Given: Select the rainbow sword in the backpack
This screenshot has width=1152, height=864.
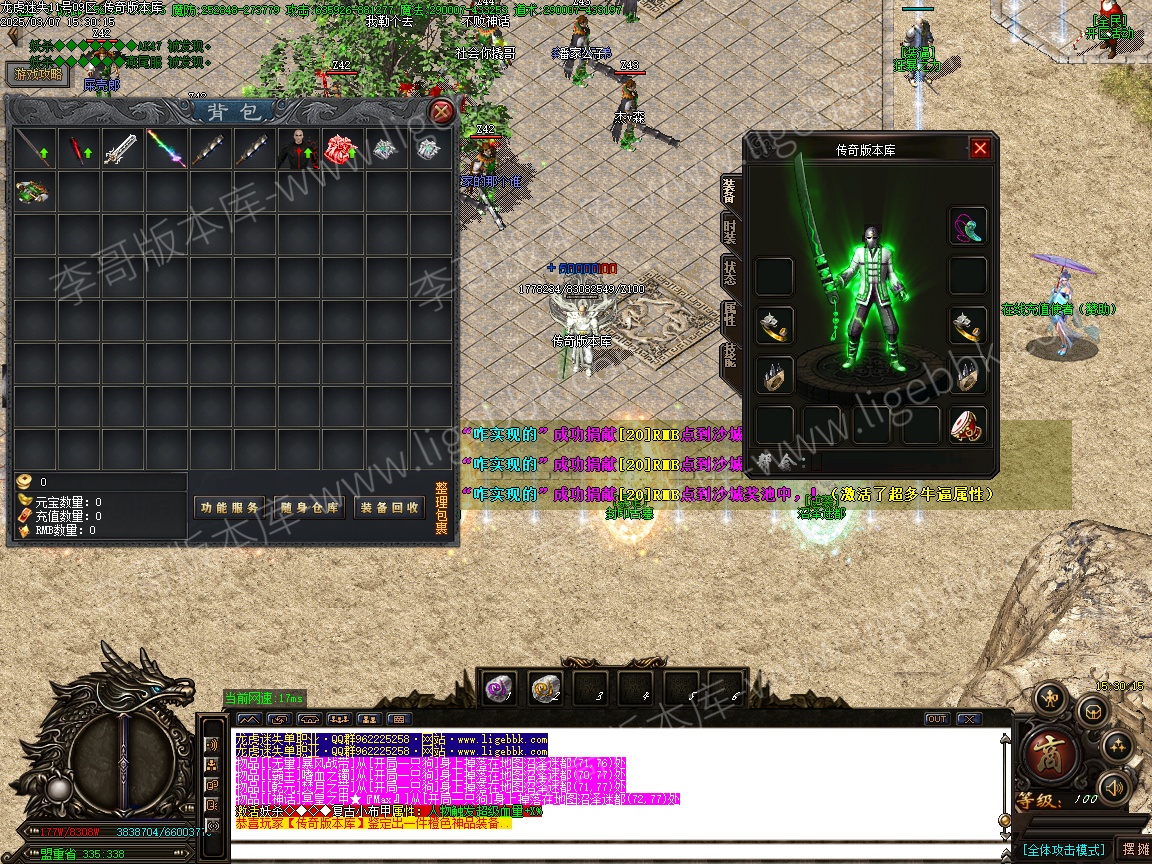Looking at the screenshot, I should [x=166, y=149].
